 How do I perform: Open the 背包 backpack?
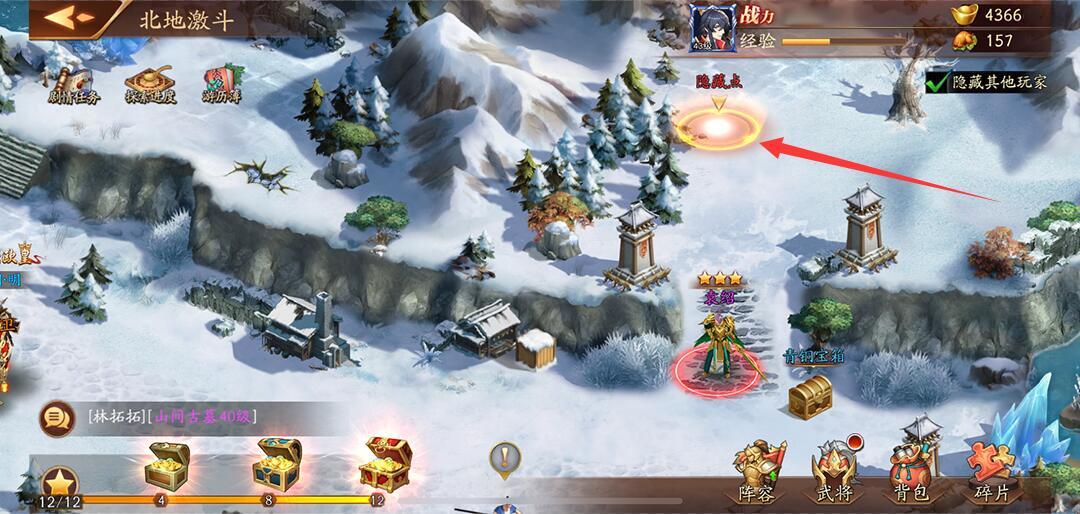911,472
